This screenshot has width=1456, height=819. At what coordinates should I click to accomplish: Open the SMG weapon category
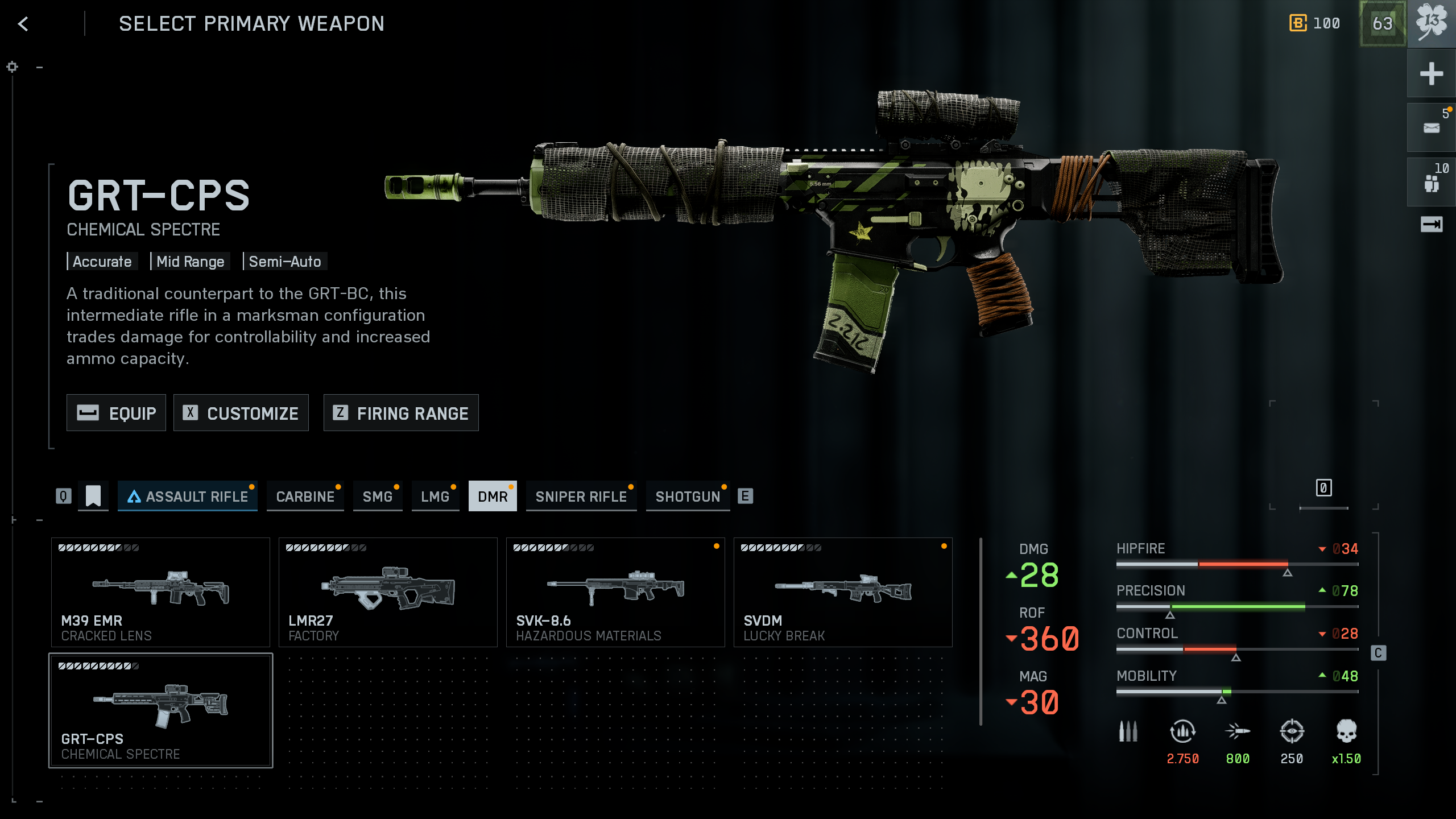click(x=378, y=497)
